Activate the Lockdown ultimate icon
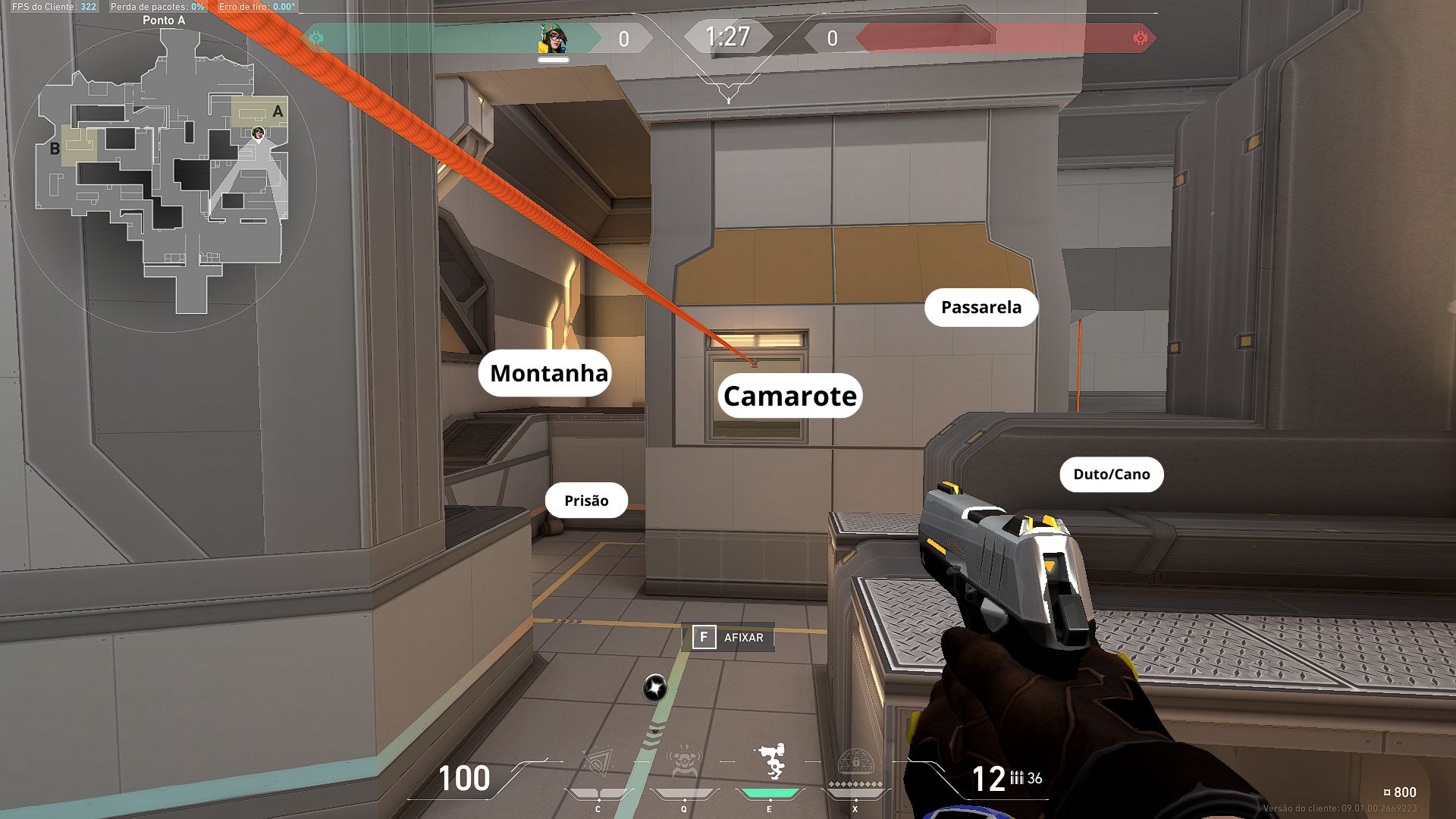Screen dimensions: 1456x819 pyautogui.click(x=855, y=763)
